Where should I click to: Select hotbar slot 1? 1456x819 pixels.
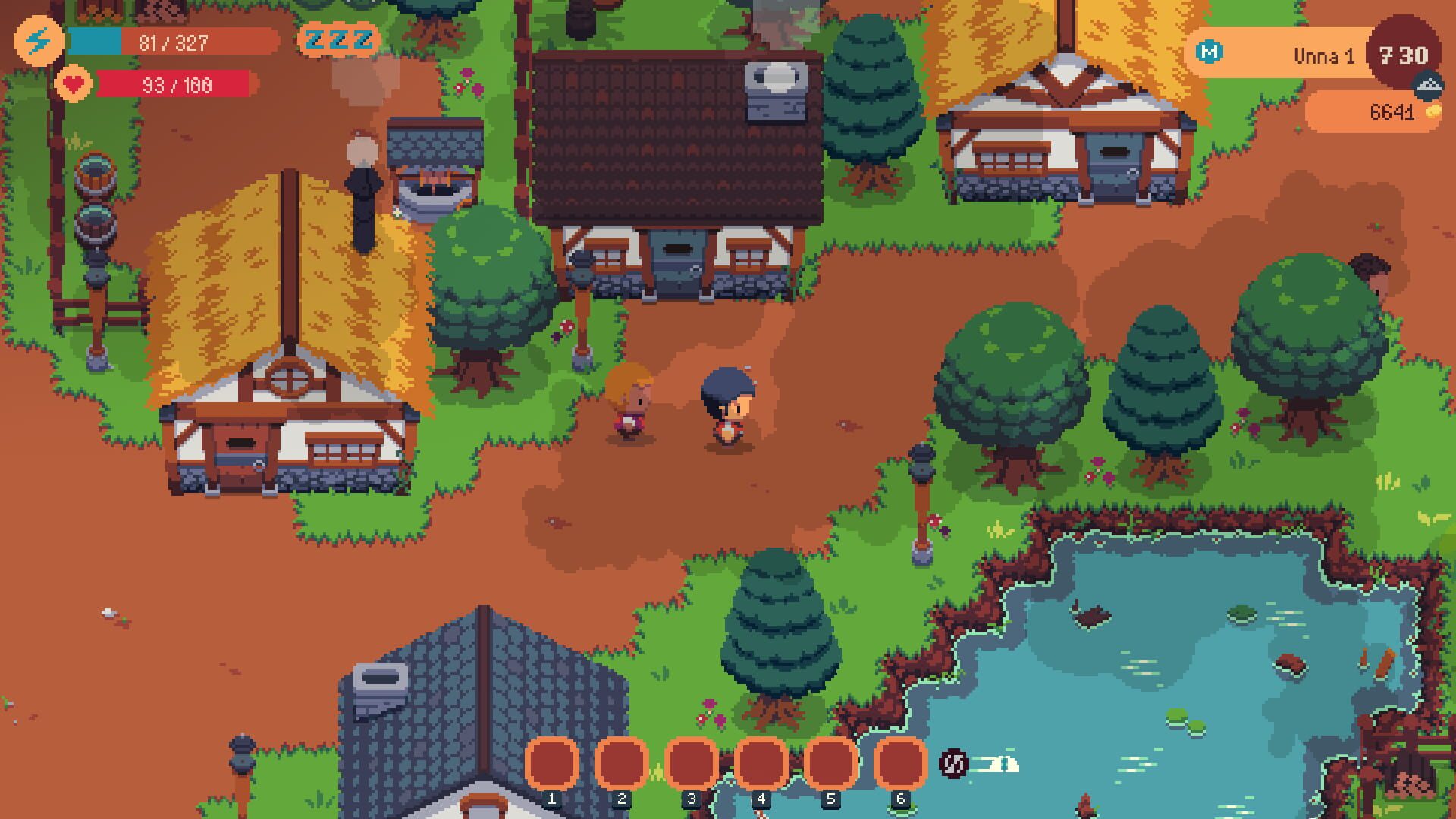click(x=551, y=764)
